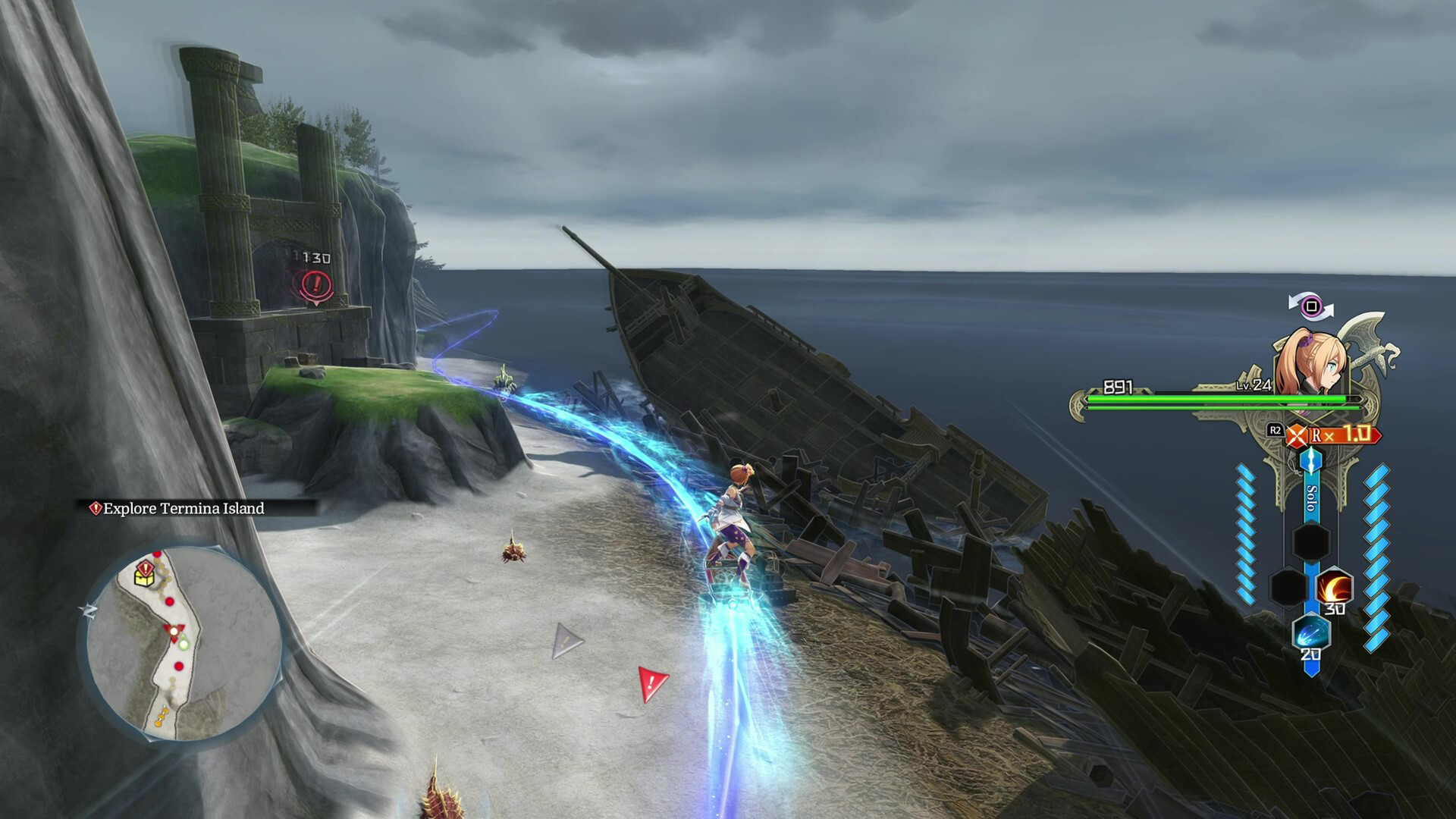The width and height of the screenshot is (1456, 819).
Task: Click the red X cross icon beside R2
Action: tap(1298, 434)
